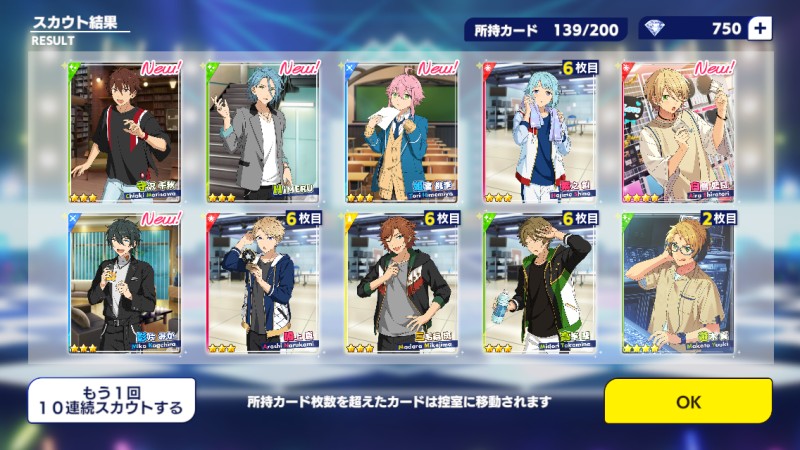Image resolution: width=800 pixels, height=450 pixels.
Task: Add diamonds with the plus button
Action: coord(760,28)
